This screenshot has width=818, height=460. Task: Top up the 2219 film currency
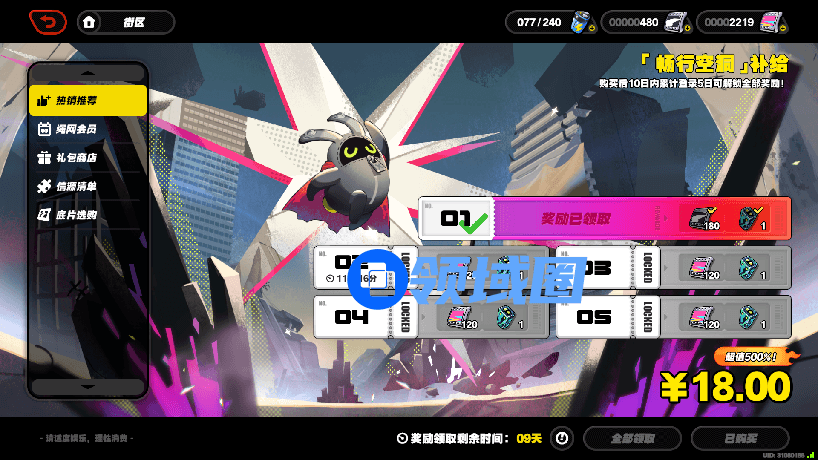pyautogui.click(x=771, y=22)
